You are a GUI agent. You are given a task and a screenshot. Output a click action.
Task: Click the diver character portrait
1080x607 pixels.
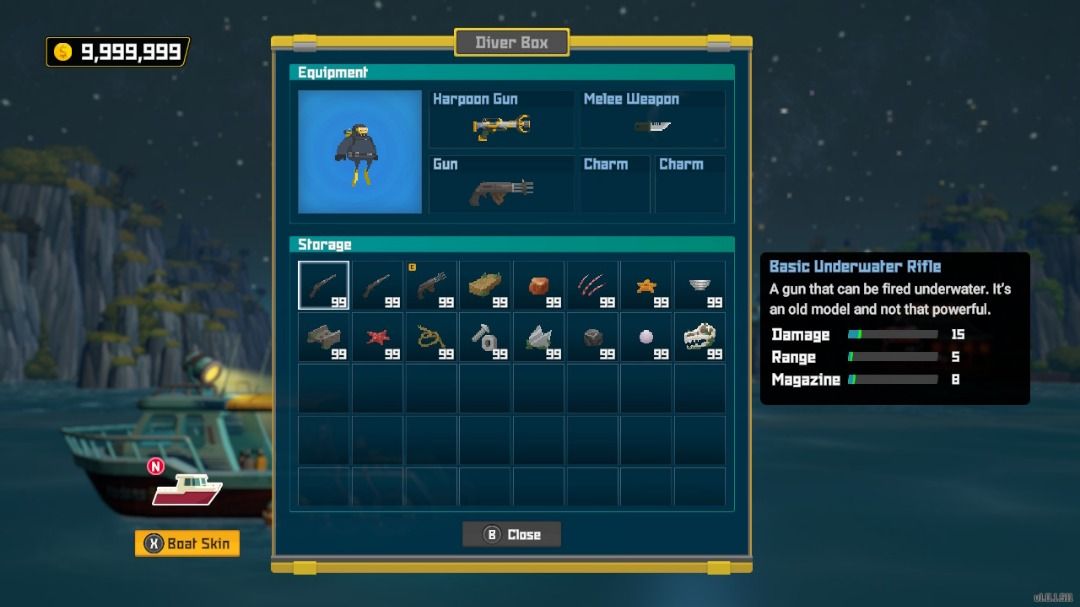[x=360, y=152]
